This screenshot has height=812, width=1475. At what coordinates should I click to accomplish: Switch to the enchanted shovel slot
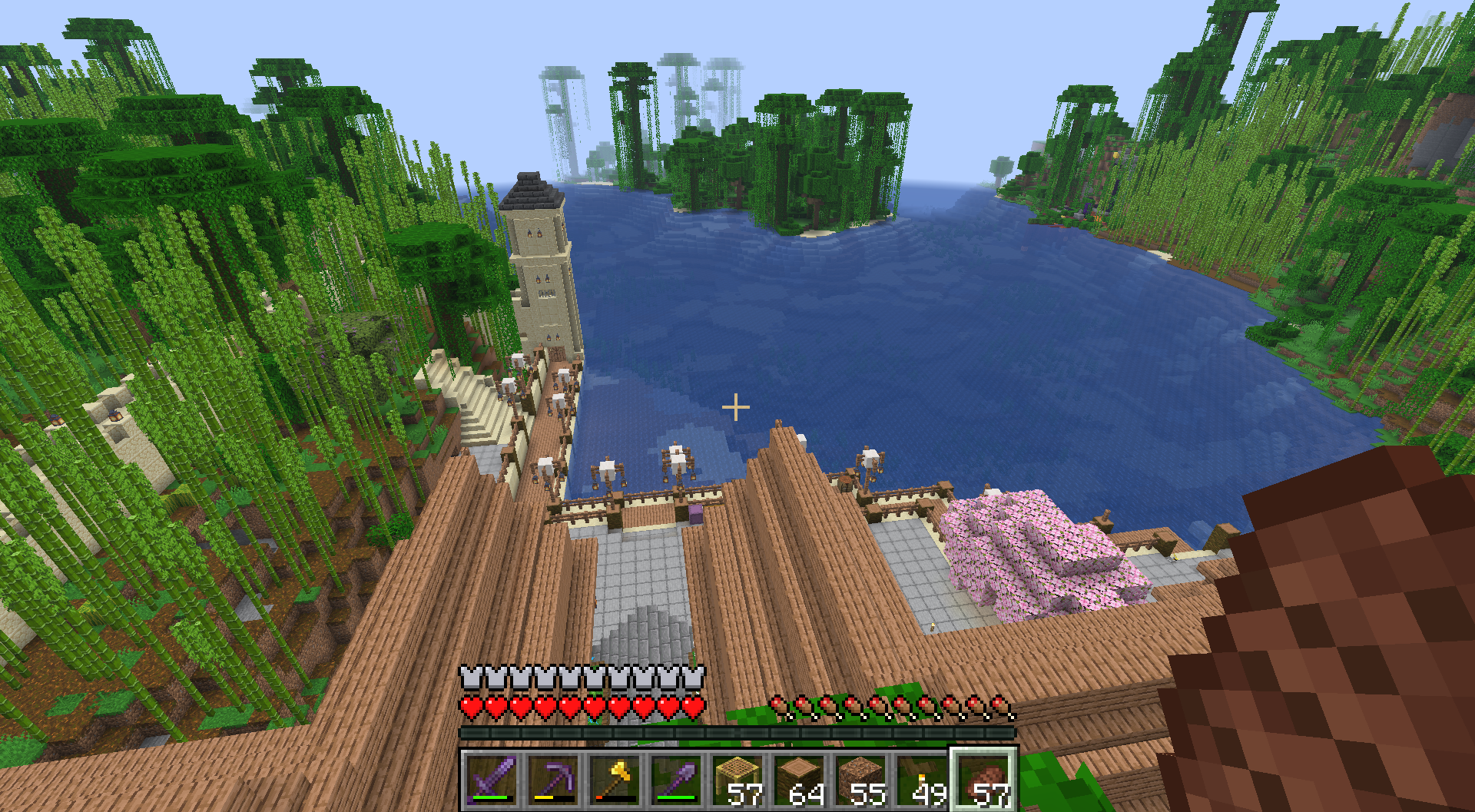coord(677,780)
